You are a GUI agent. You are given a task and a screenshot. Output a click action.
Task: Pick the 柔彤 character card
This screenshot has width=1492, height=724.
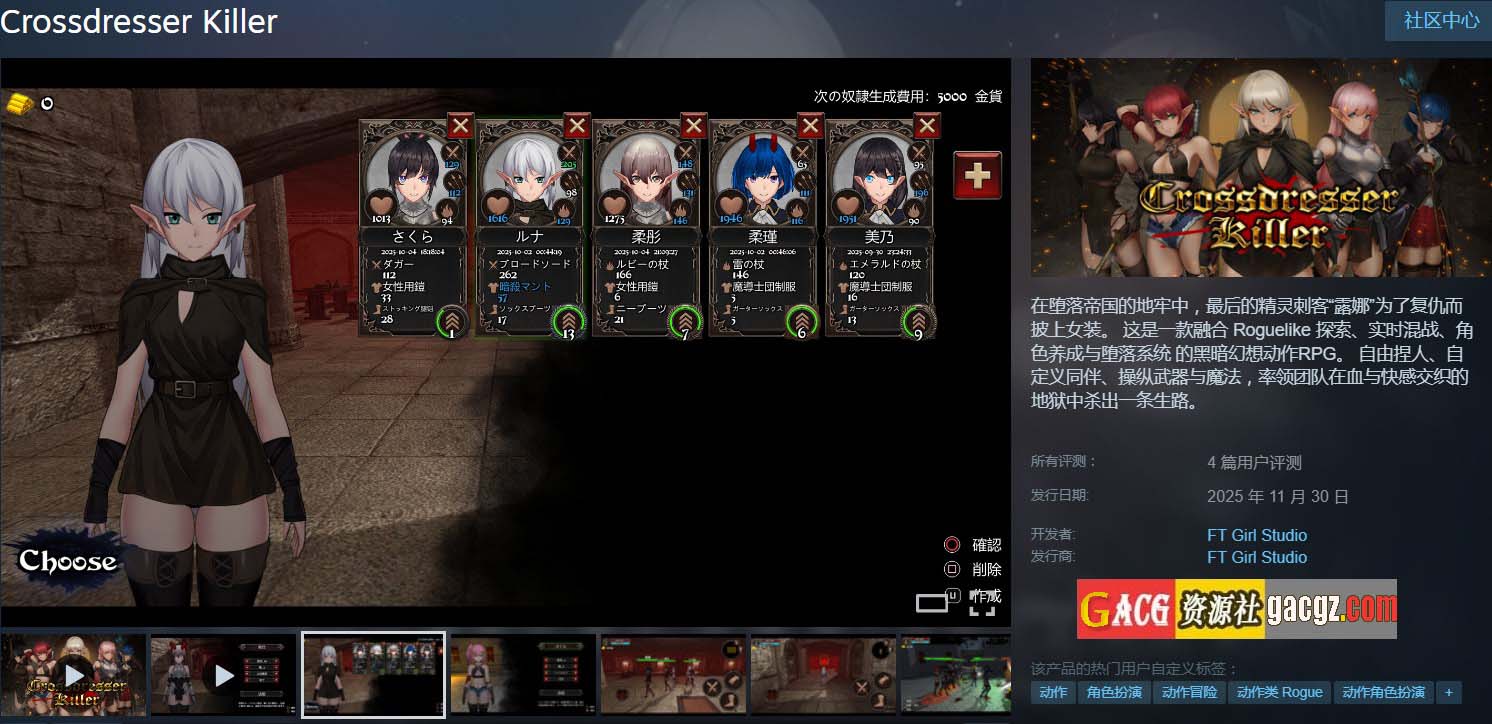647,230
